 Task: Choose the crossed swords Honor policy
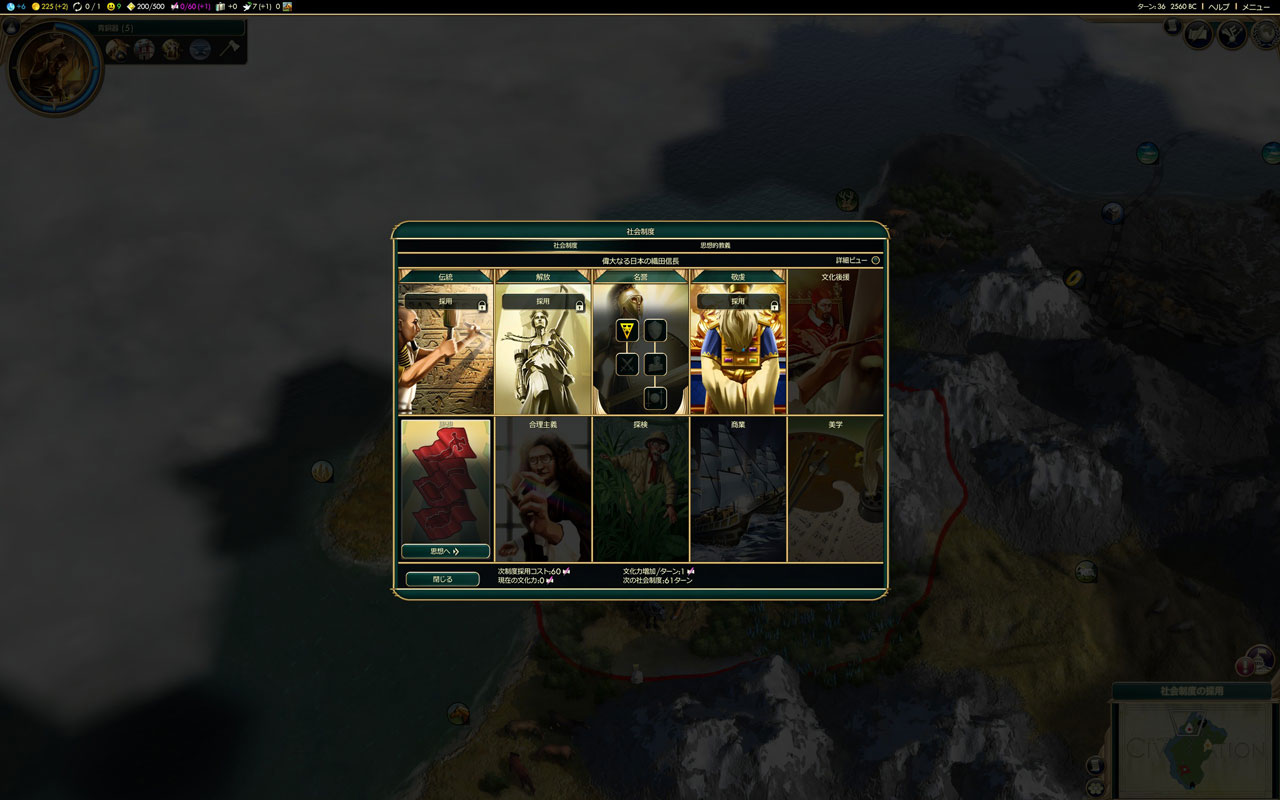click(627, 364)
